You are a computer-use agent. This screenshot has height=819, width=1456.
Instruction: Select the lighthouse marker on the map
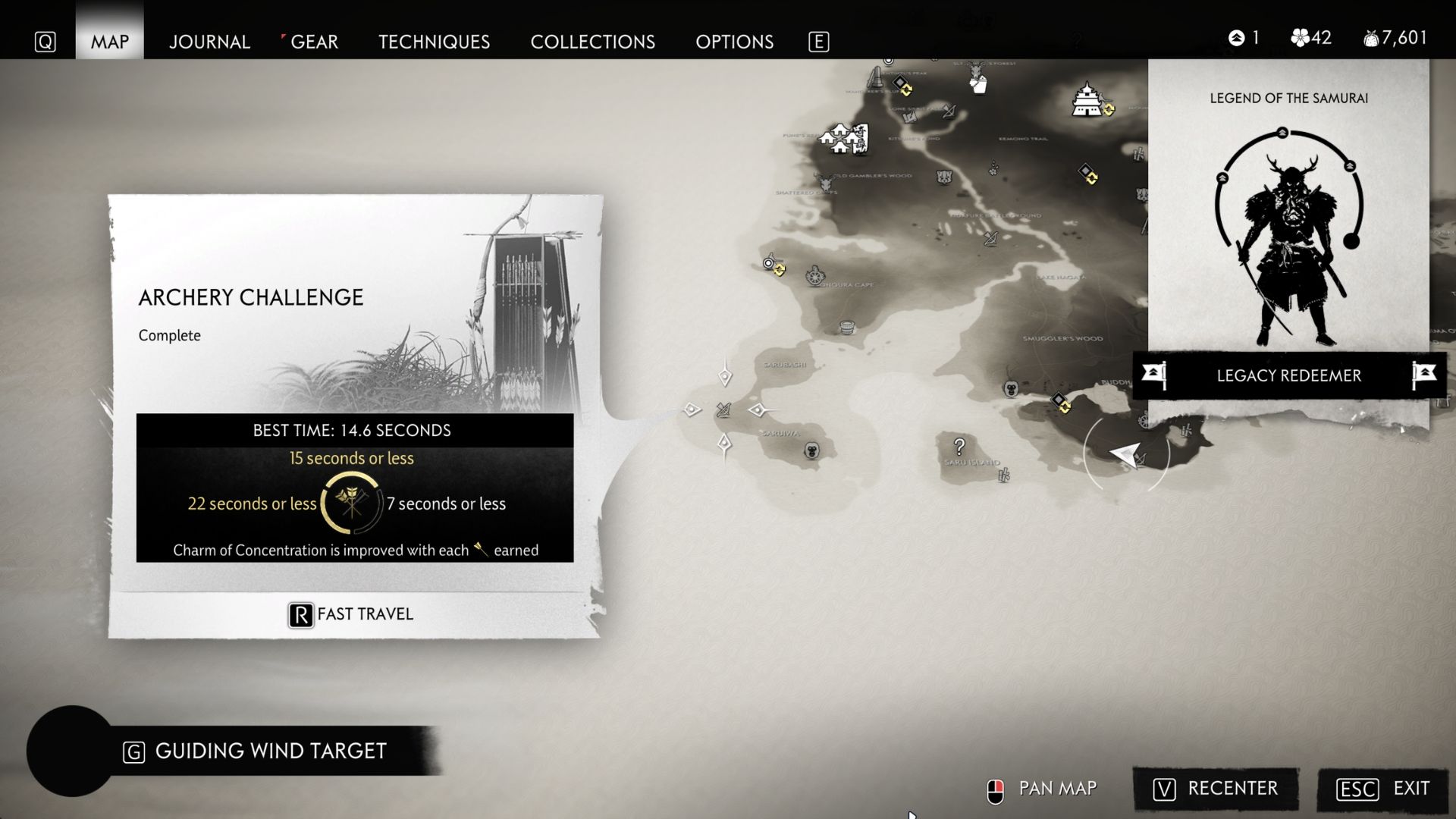coord(876,77)
